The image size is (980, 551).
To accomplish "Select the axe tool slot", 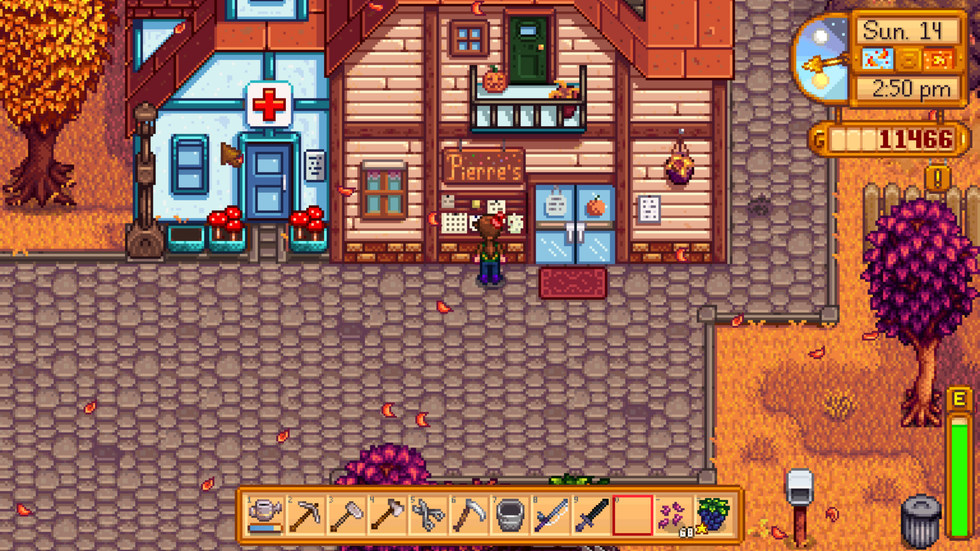I will click(388, 515).
